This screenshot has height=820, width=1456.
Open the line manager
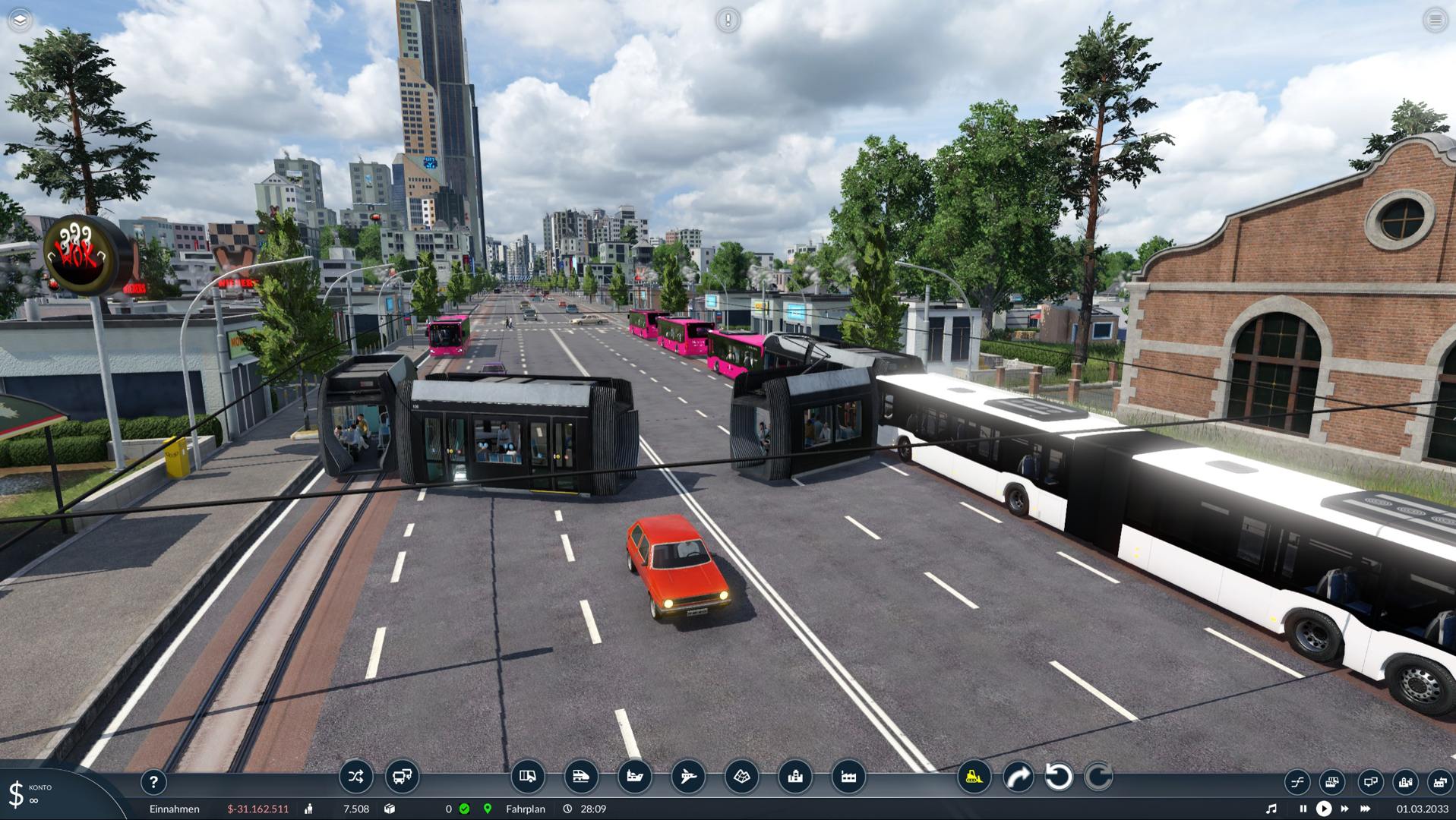tap(355, 777)
